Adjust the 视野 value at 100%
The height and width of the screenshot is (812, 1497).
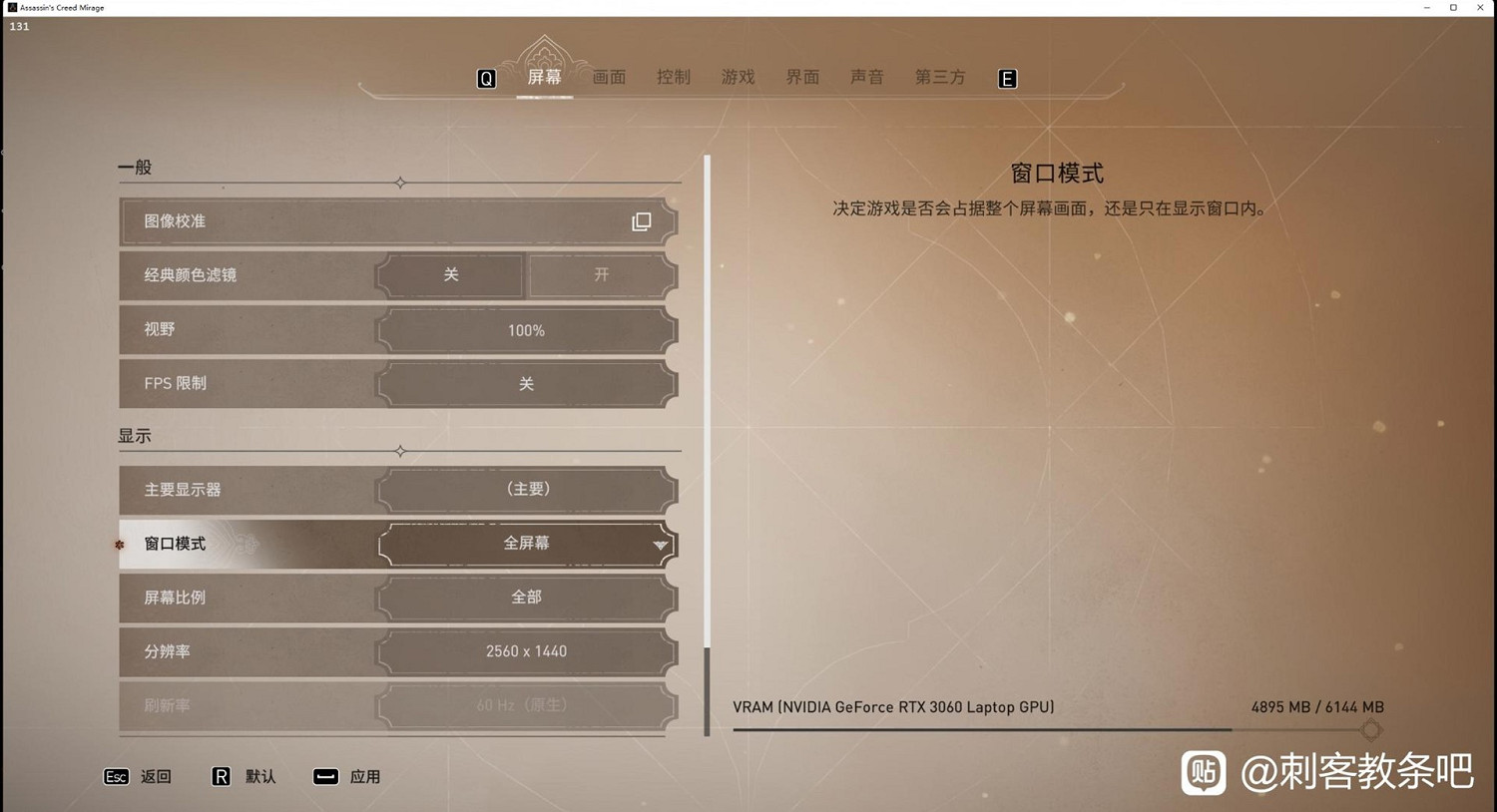pos(526,330)
